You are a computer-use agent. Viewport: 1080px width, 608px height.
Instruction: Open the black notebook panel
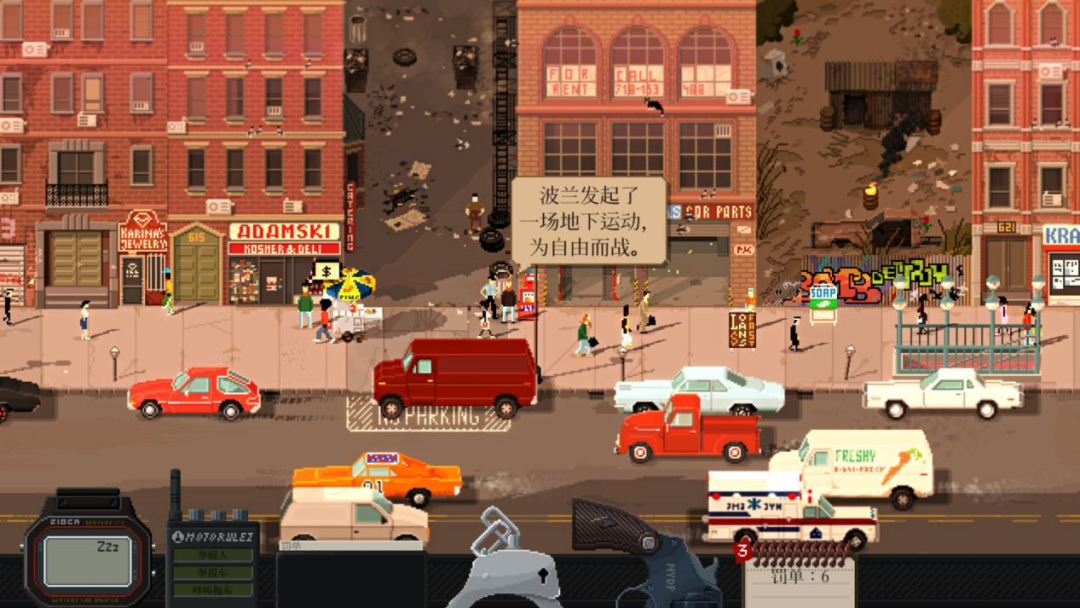point(349,578)
